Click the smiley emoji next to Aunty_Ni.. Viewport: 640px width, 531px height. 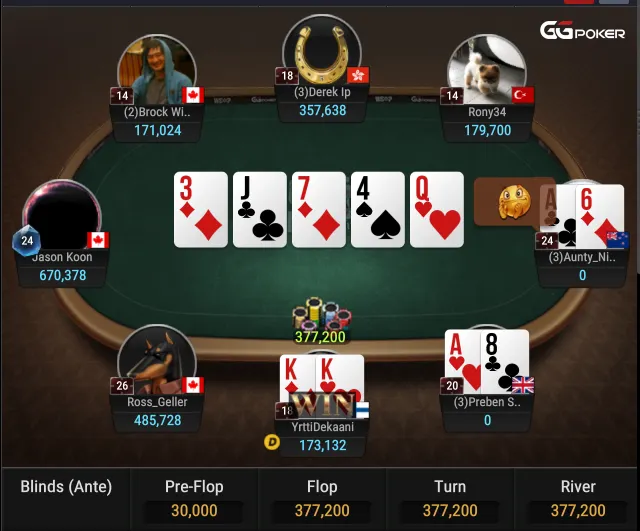[513, 200]
